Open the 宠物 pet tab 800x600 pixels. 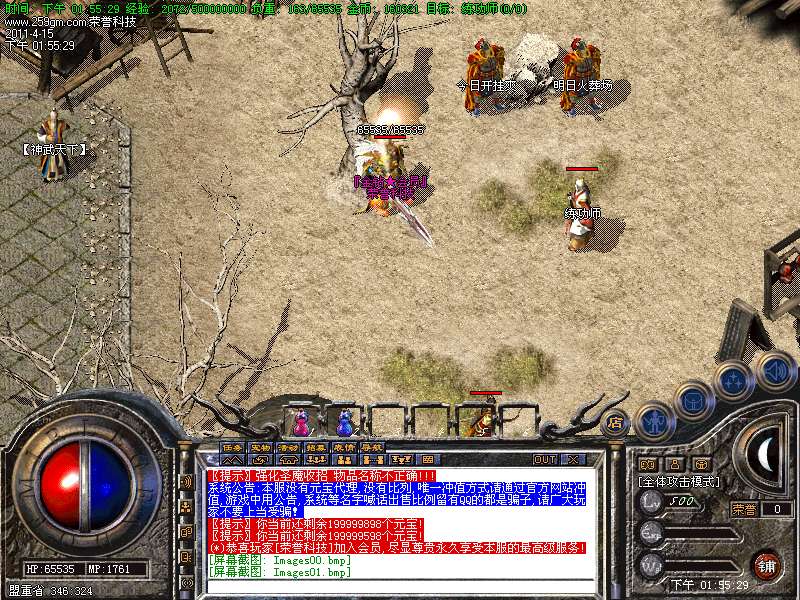pos(260,448)
